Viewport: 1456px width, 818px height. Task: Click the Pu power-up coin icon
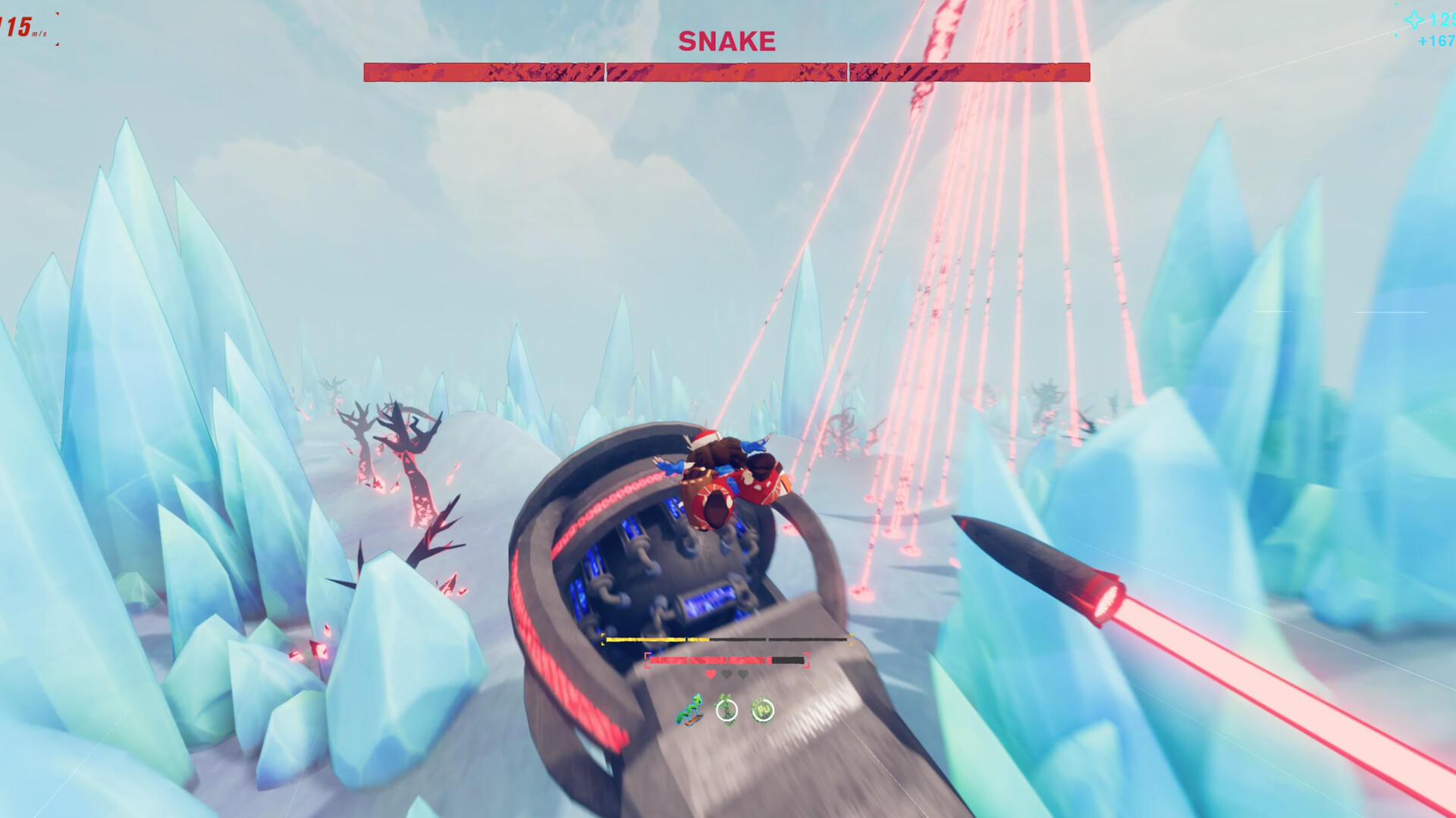click(x=762, y=710)
